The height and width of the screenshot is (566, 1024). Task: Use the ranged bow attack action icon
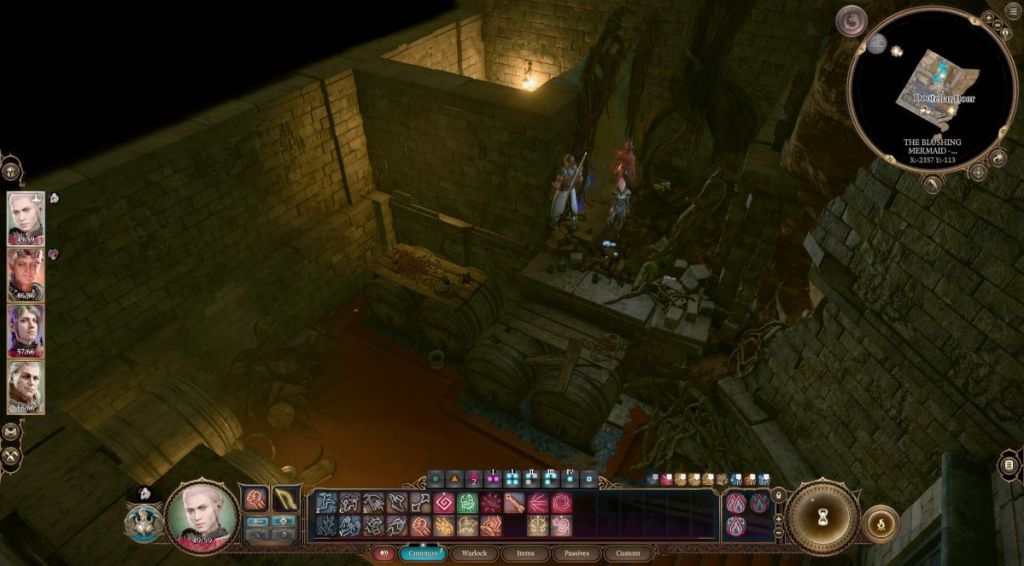[286, 498]
